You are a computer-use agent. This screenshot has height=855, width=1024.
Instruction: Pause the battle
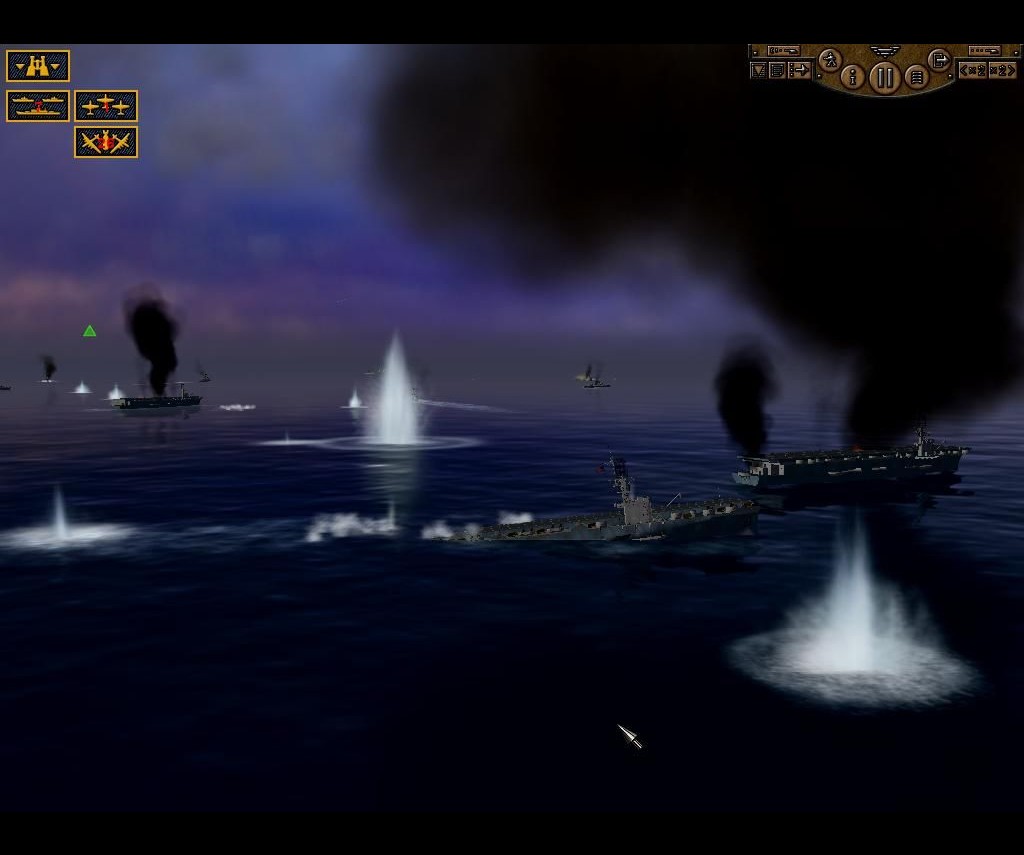(x=884, y=77)
